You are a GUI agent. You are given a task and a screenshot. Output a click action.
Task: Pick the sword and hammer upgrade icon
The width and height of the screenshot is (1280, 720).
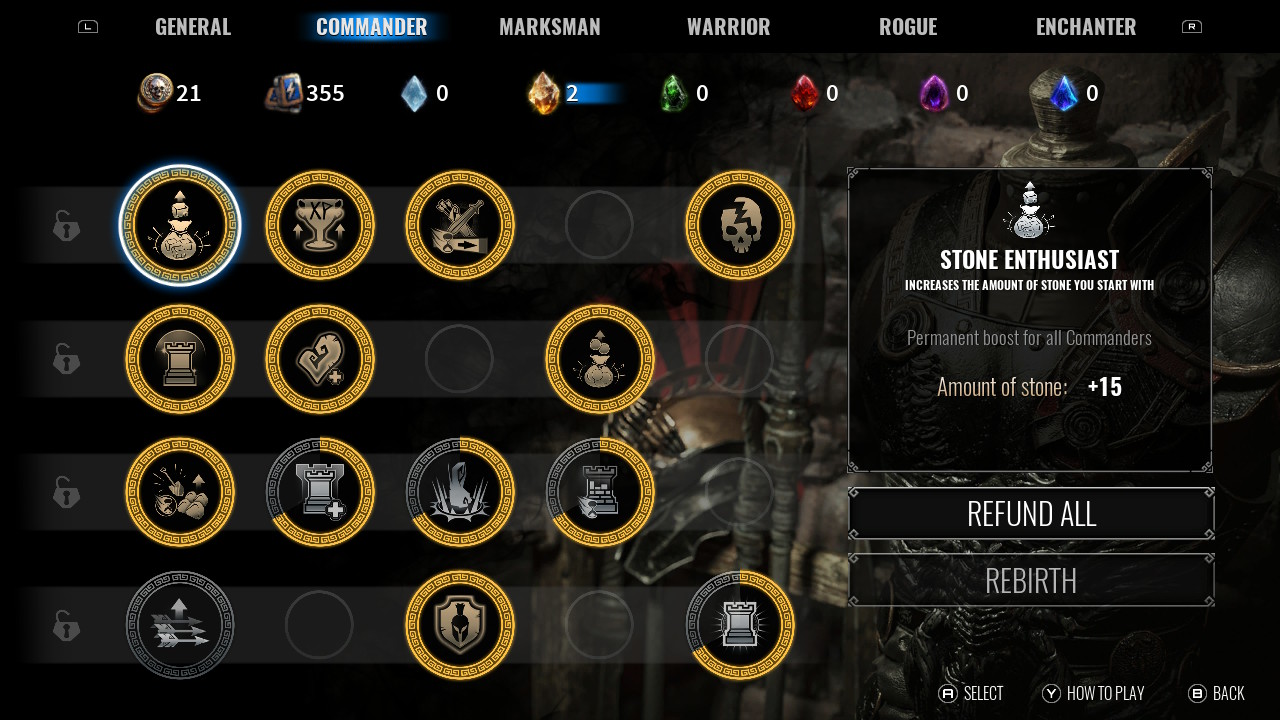pos(460,226)
